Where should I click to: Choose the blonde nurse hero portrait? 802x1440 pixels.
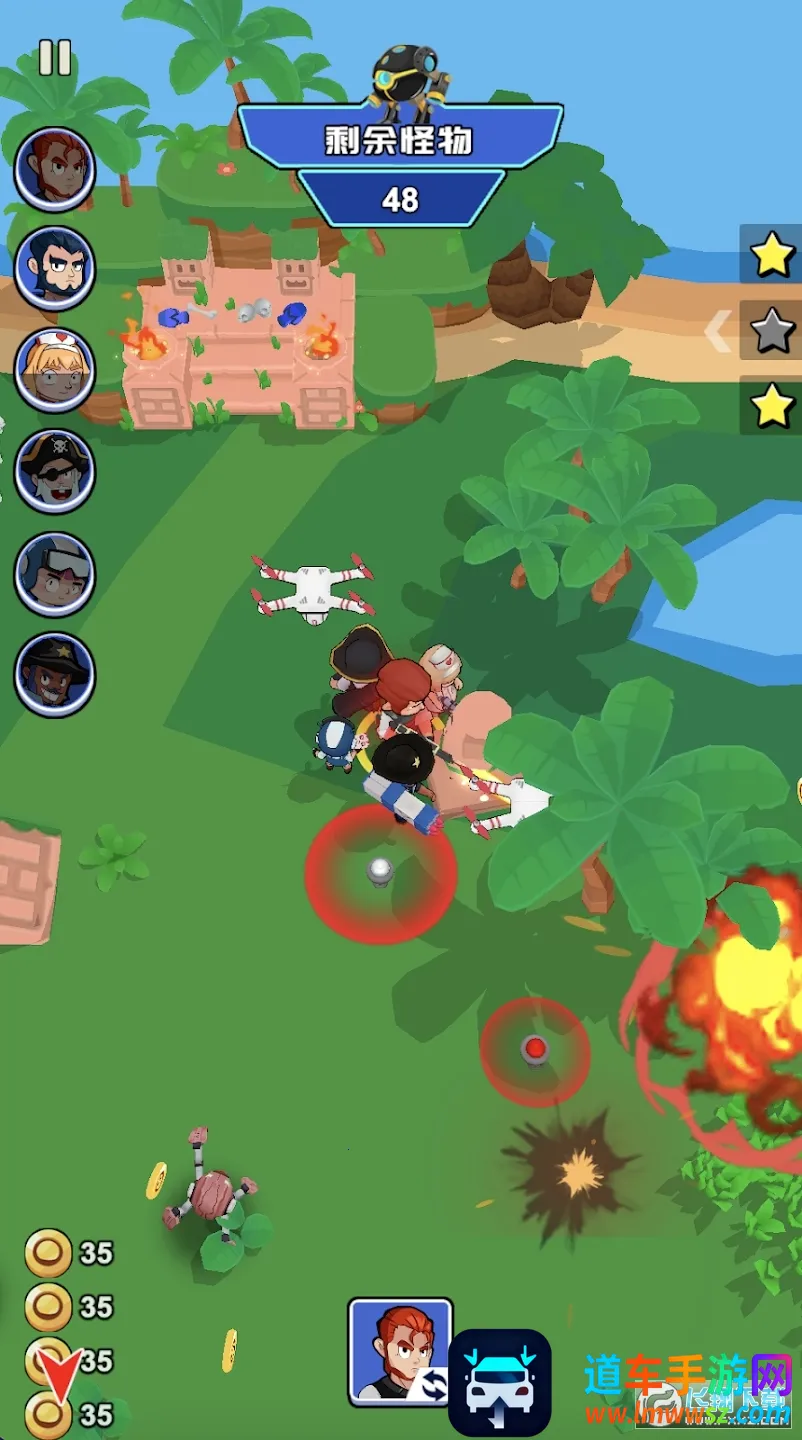tap(55, 370)
